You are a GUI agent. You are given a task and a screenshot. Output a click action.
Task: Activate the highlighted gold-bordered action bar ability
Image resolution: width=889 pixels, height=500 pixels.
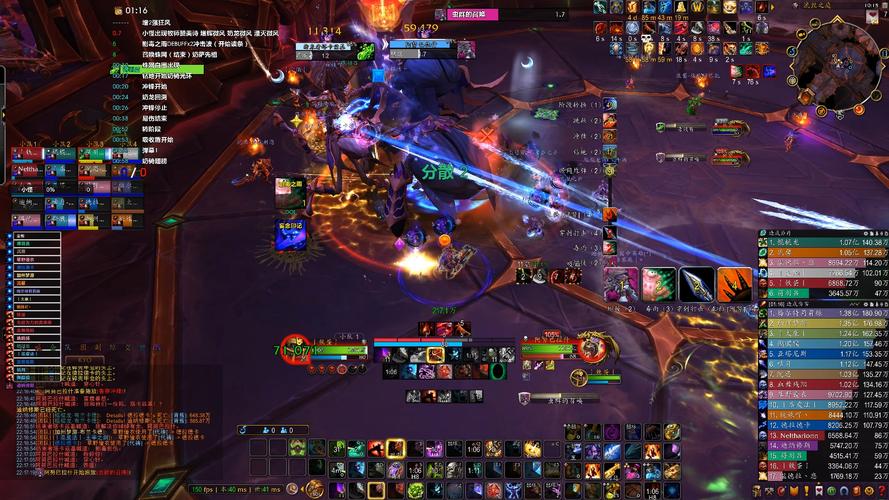coord(396,449)
